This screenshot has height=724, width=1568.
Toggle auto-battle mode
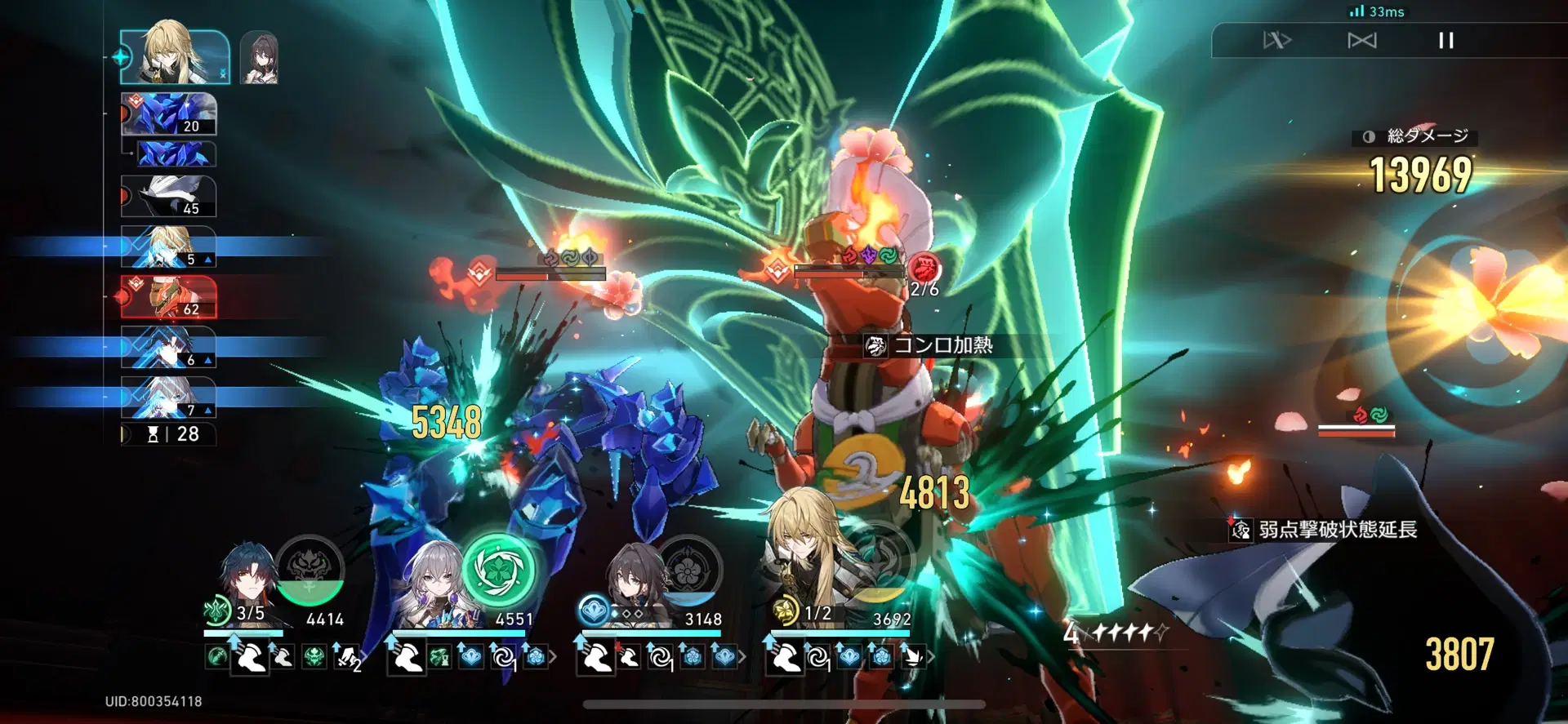[1361, 41]
